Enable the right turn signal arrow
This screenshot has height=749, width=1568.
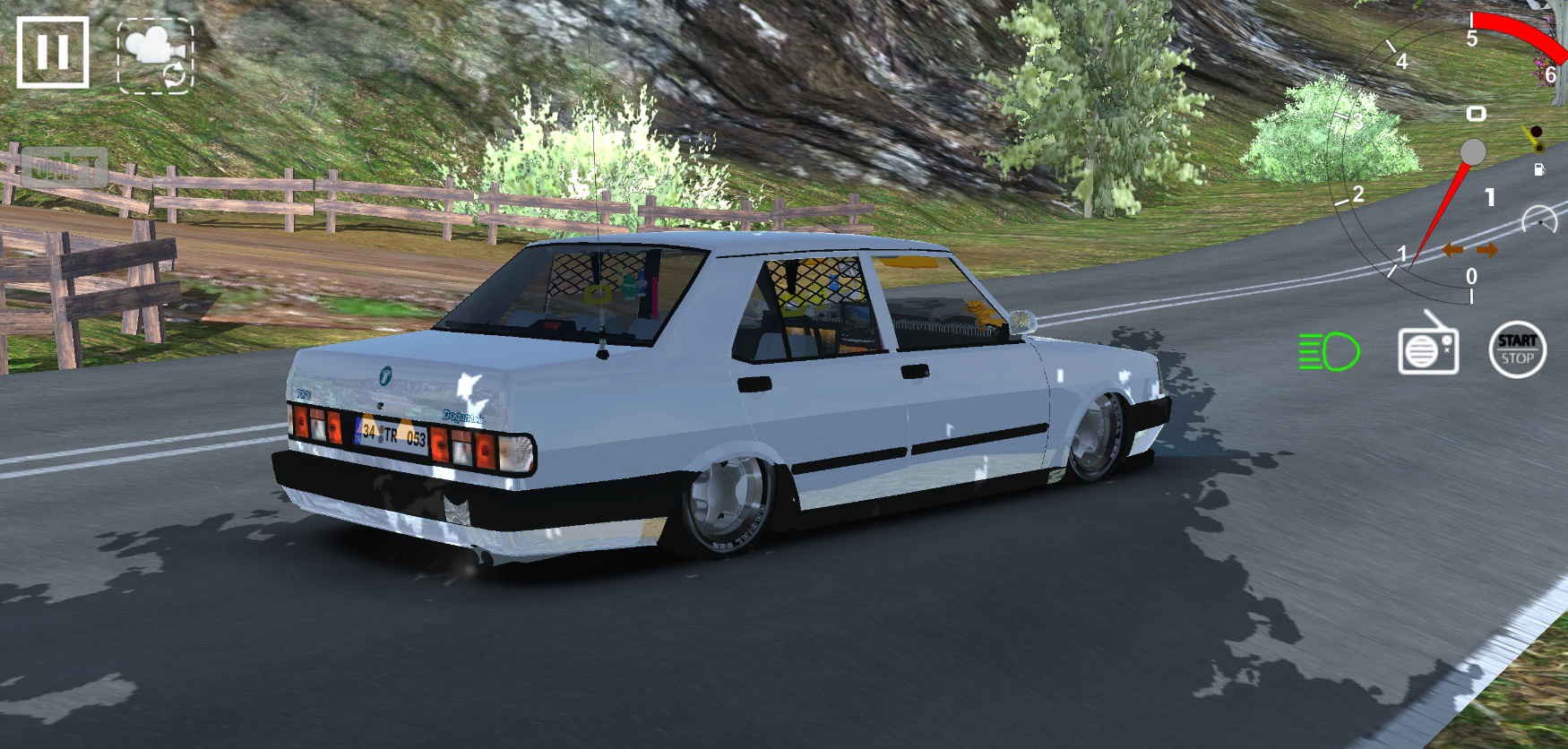tap(1487, 251)
